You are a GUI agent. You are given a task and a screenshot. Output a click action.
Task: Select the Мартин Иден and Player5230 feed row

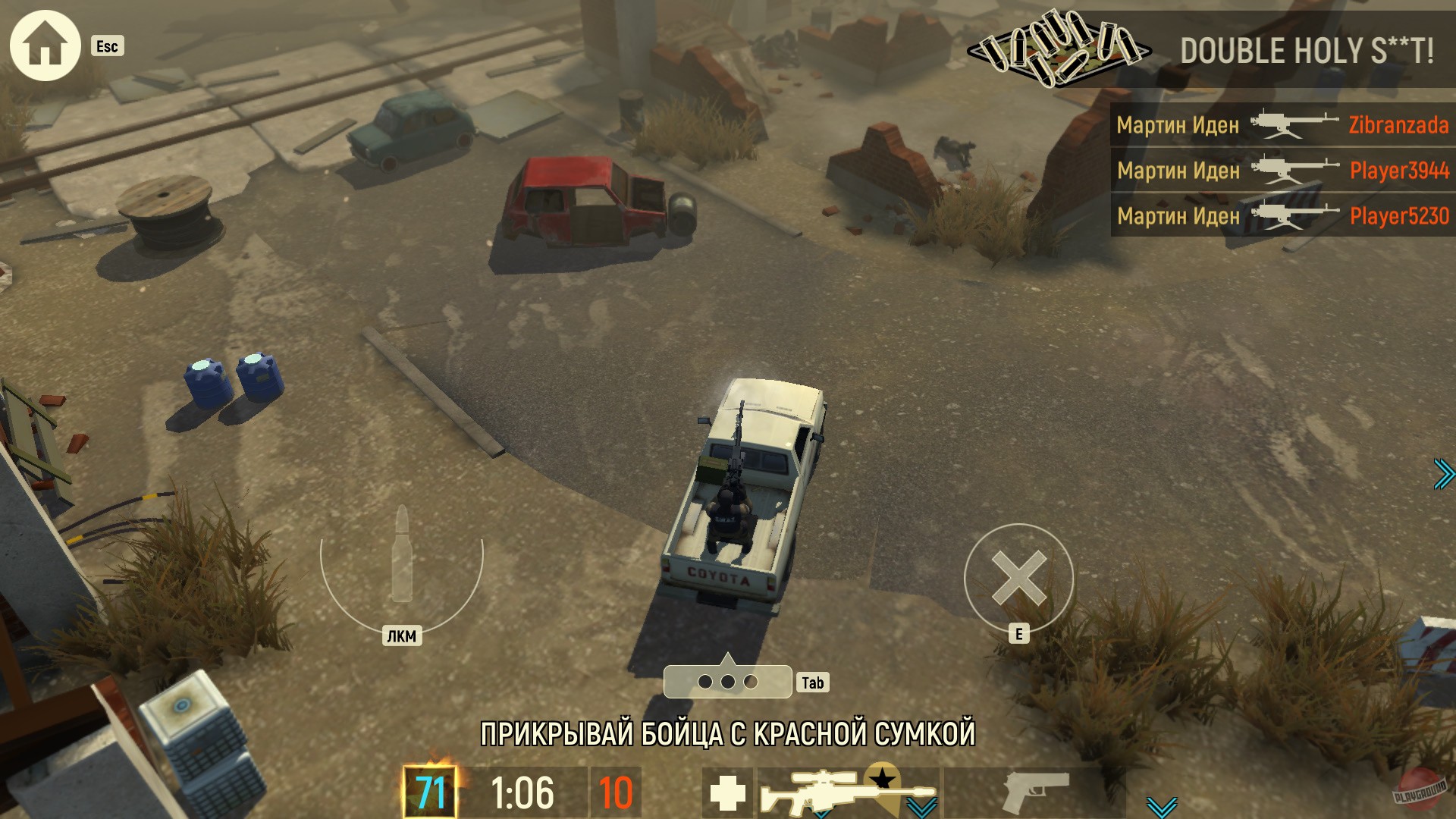1282,215
